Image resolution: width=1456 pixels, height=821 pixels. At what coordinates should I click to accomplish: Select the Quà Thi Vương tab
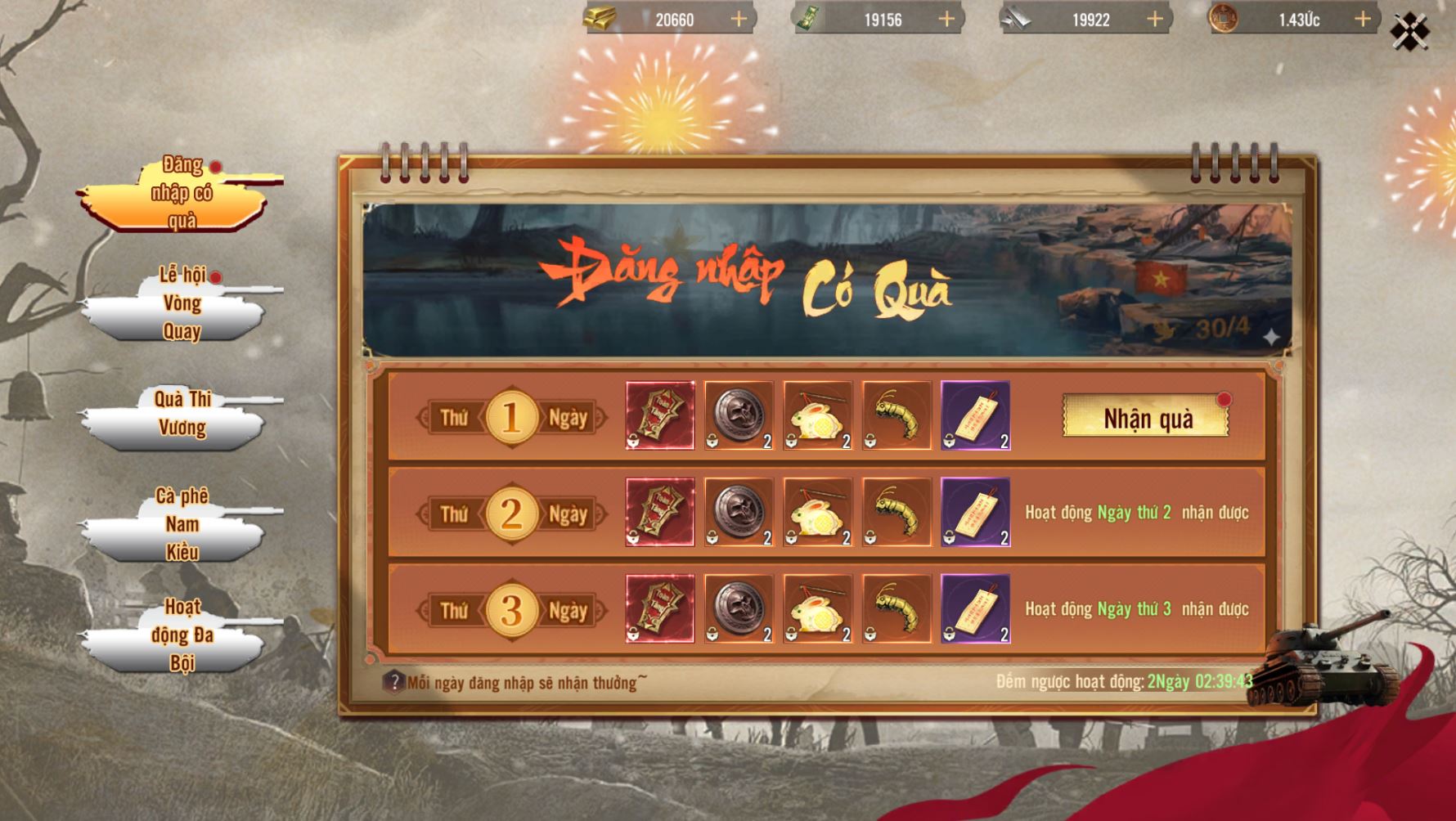181,414
